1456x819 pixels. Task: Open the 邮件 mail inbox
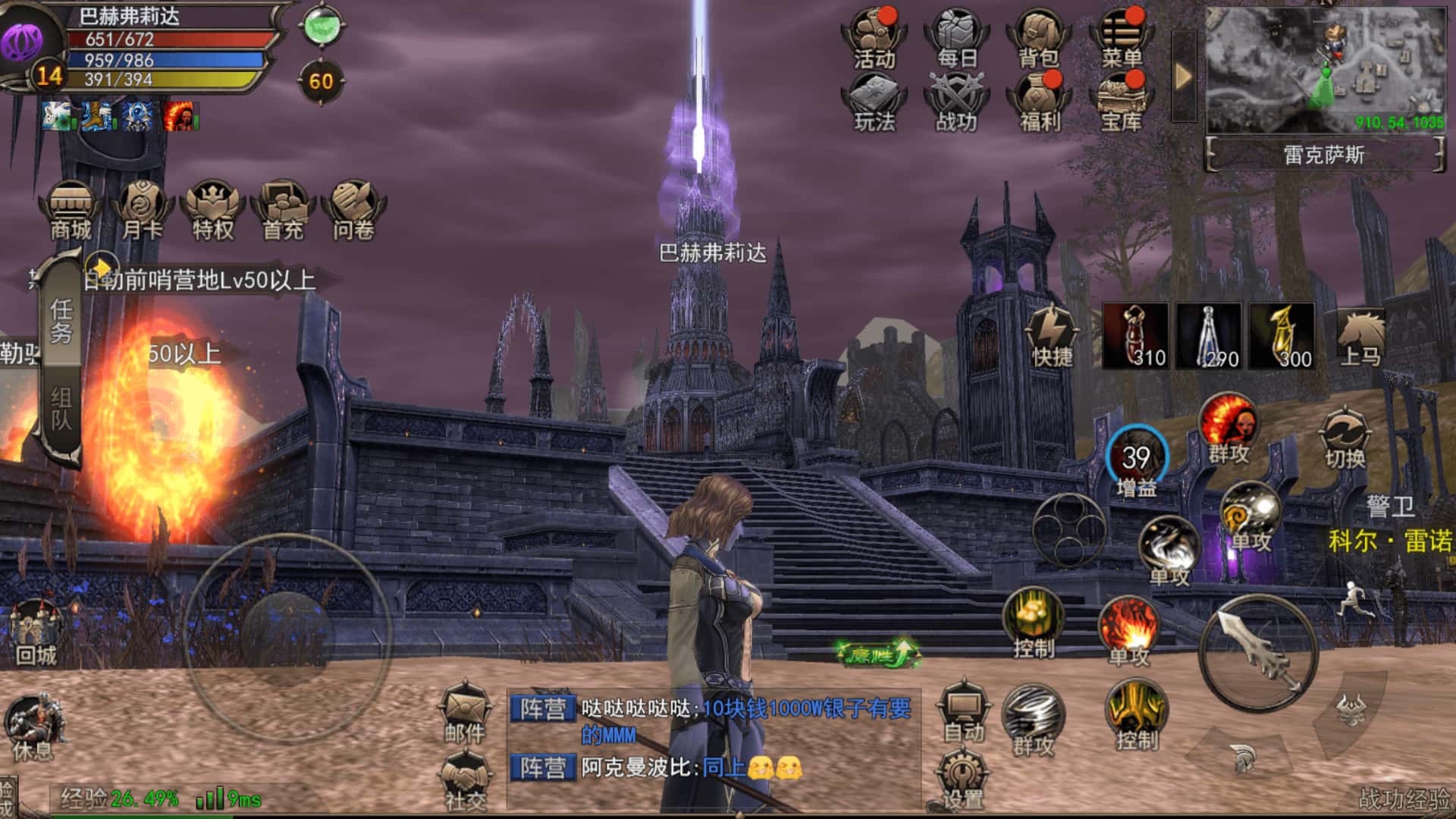pyautogui.click(x=465, y=714)
